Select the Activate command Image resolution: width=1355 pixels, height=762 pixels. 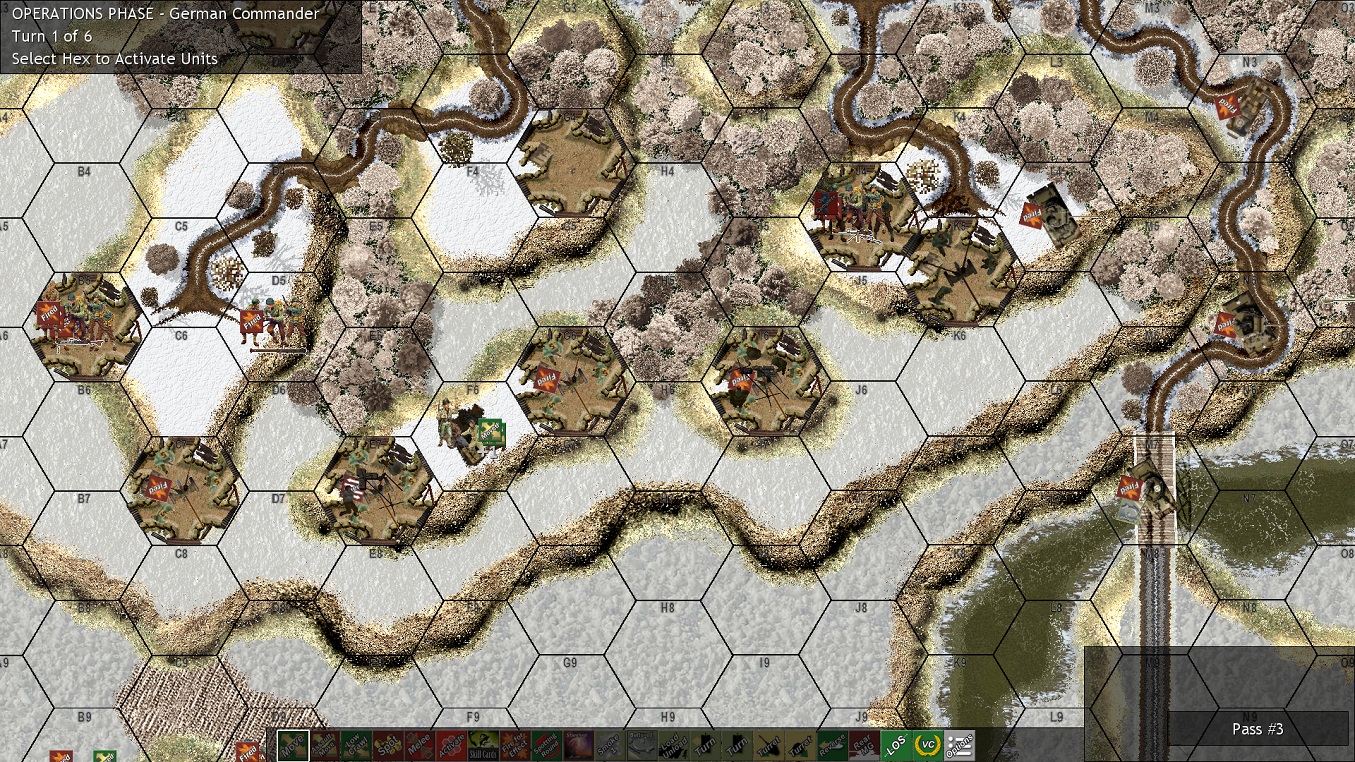(451, 745)
